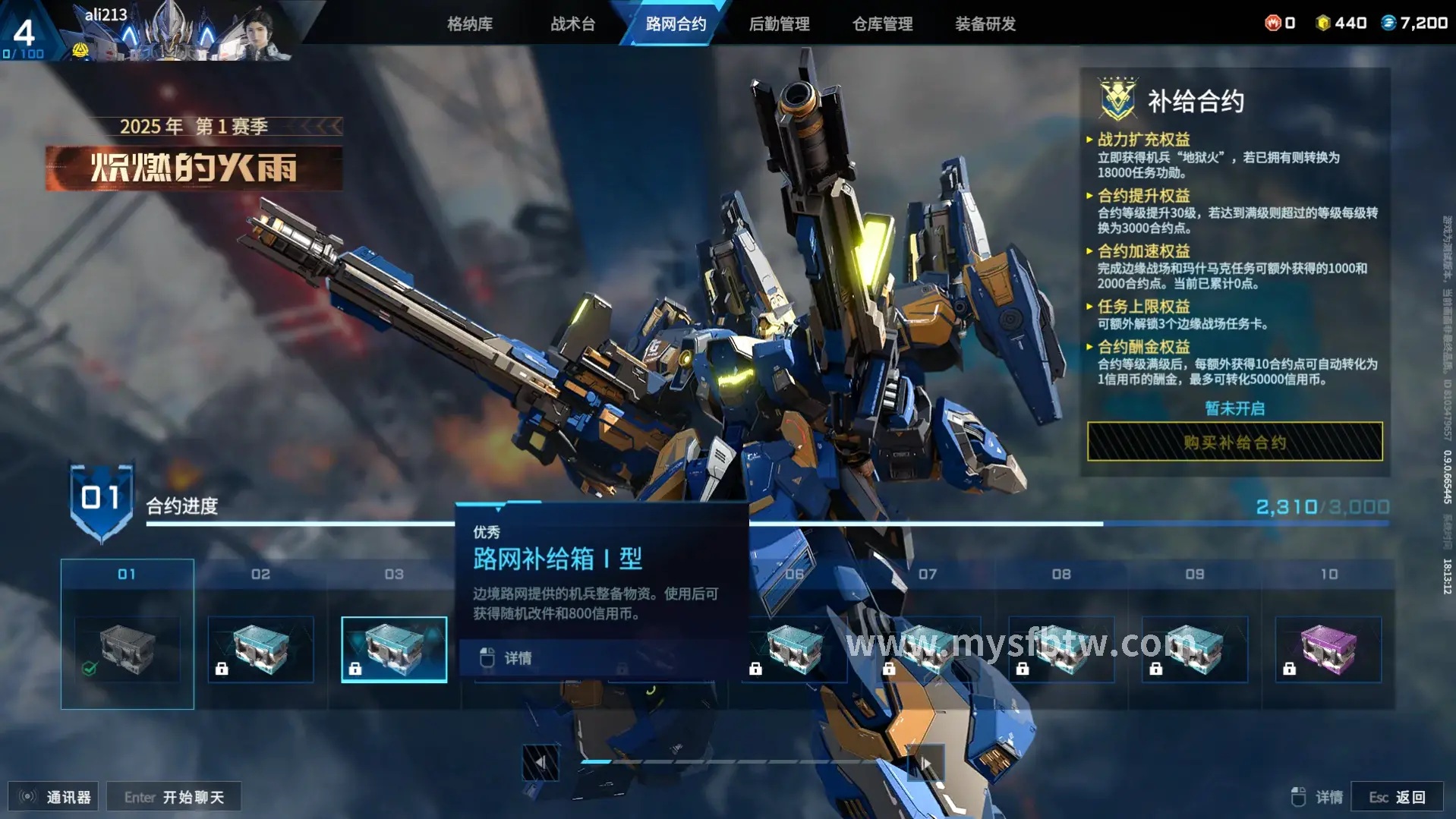Go to the 后勤管理 tab
1456x819 pixels.
779,24
